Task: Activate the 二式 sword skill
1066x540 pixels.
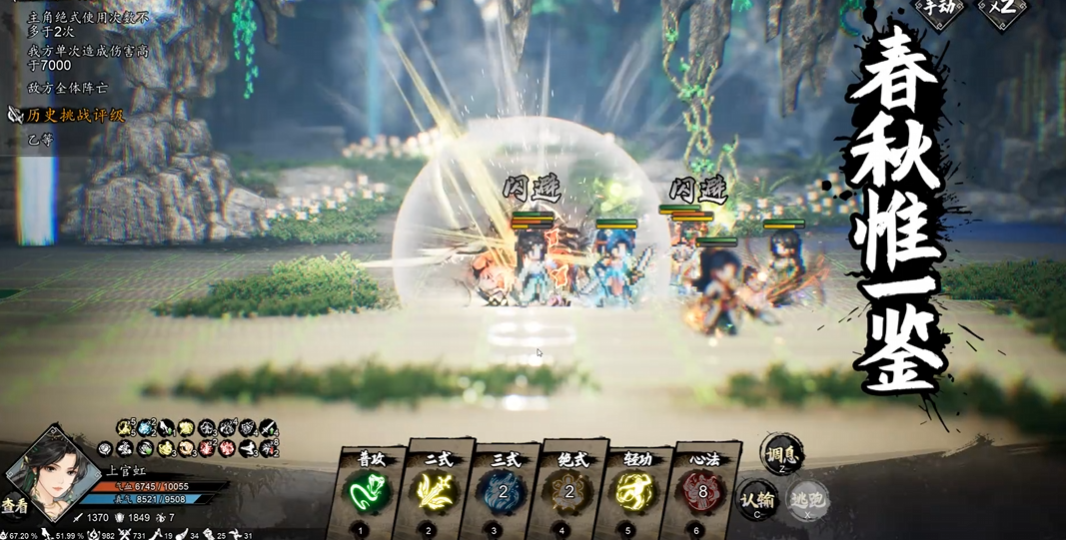Action: tap(435, 491)
